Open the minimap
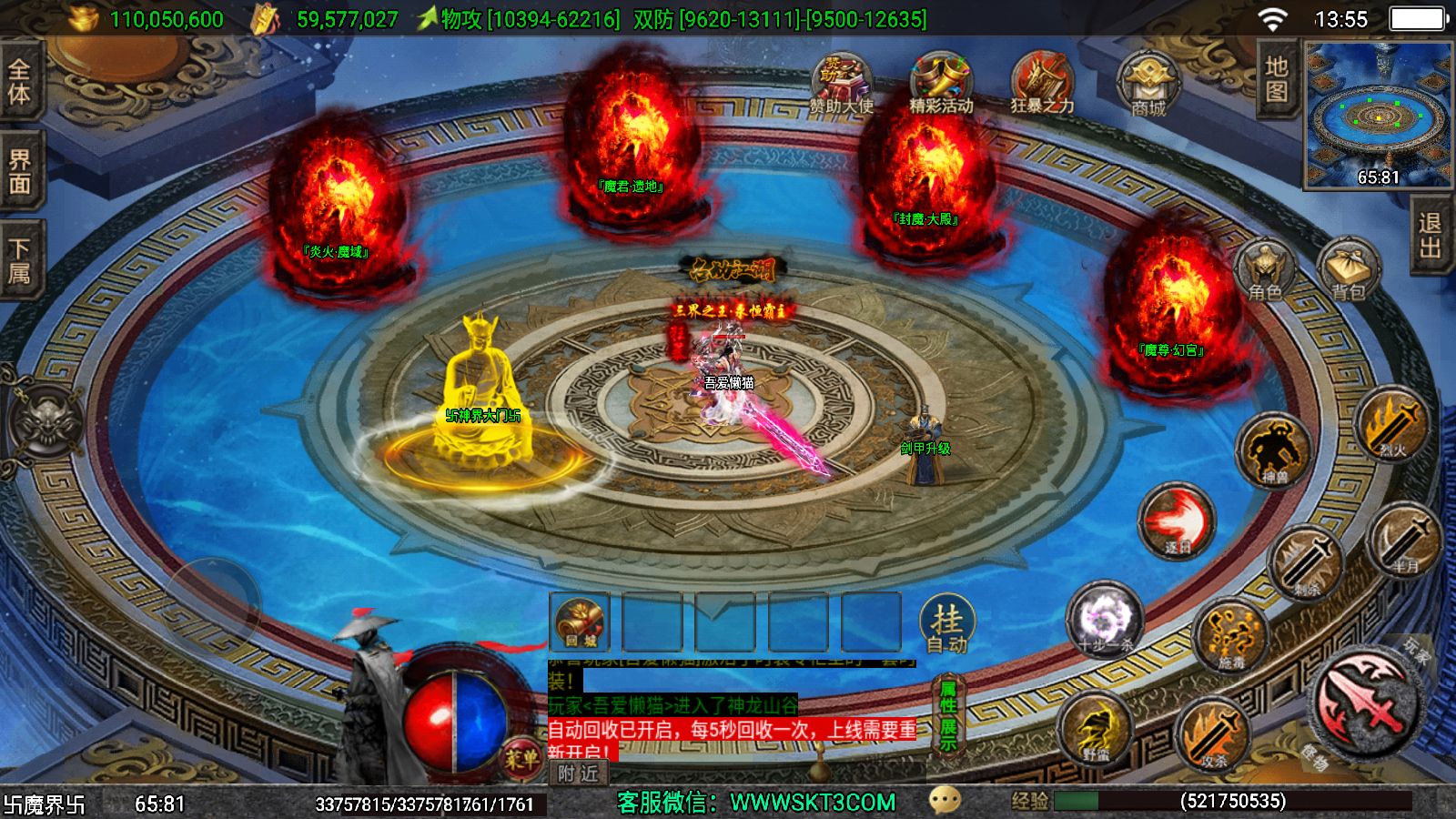1456x819 pixels. click(x=1378, y=114)
